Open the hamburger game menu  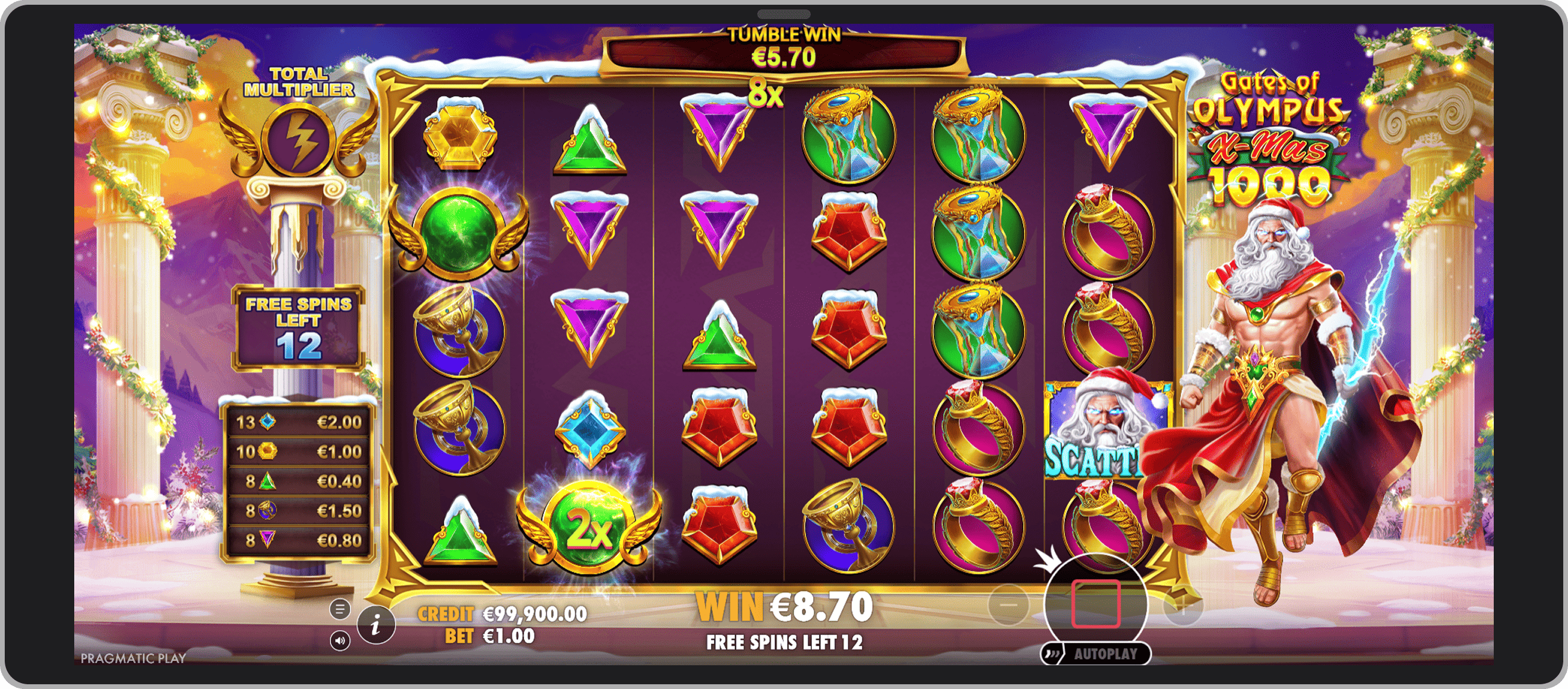340,609
